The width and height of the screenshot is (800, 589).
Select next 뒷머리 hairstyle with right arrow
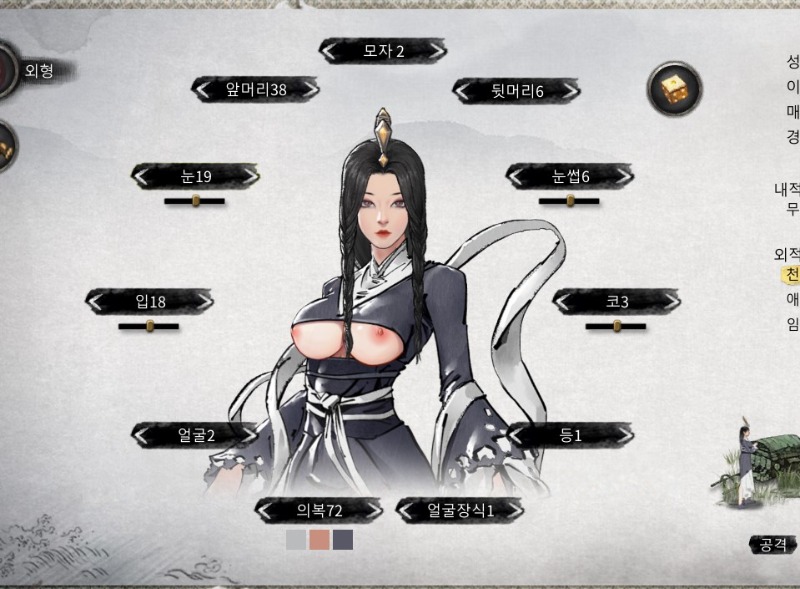pos(568,92)
